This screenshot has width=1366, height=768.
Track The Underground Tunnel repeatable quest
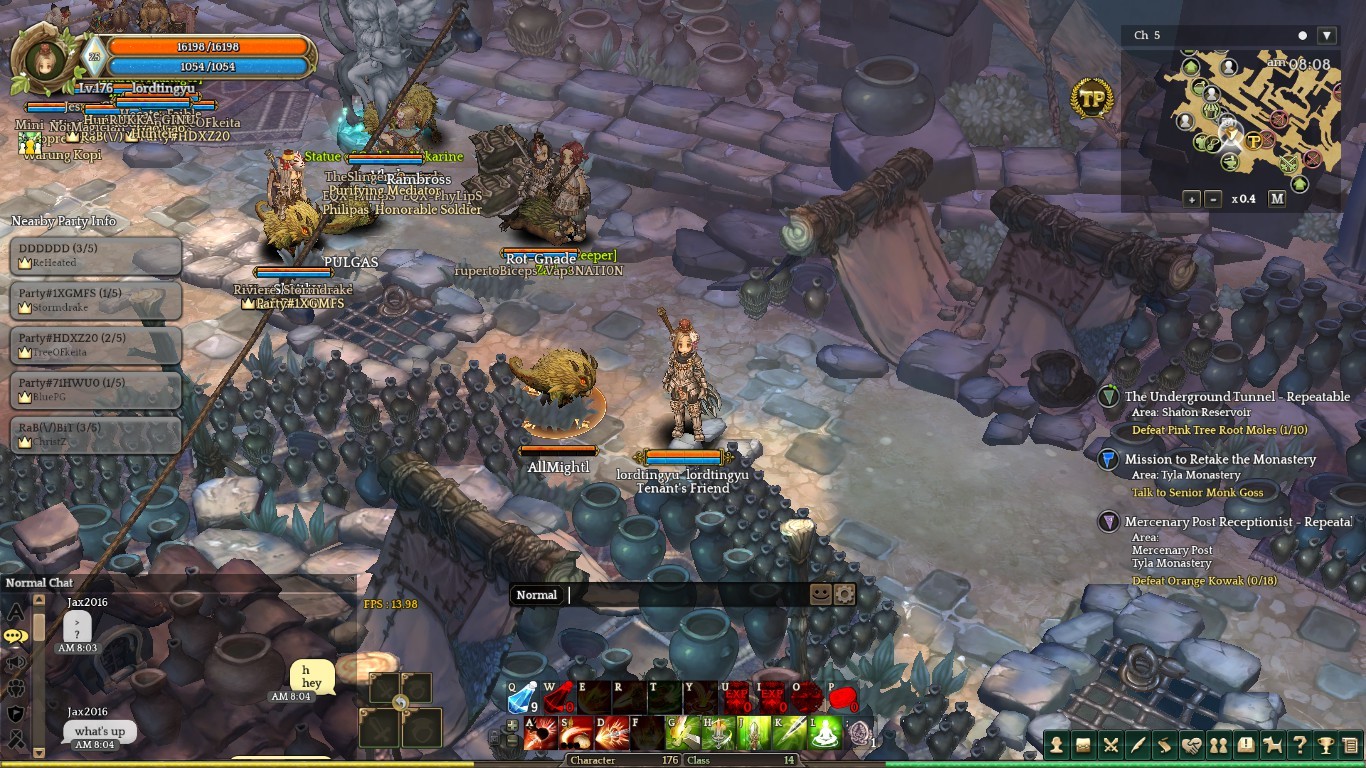coord(1236,397)
